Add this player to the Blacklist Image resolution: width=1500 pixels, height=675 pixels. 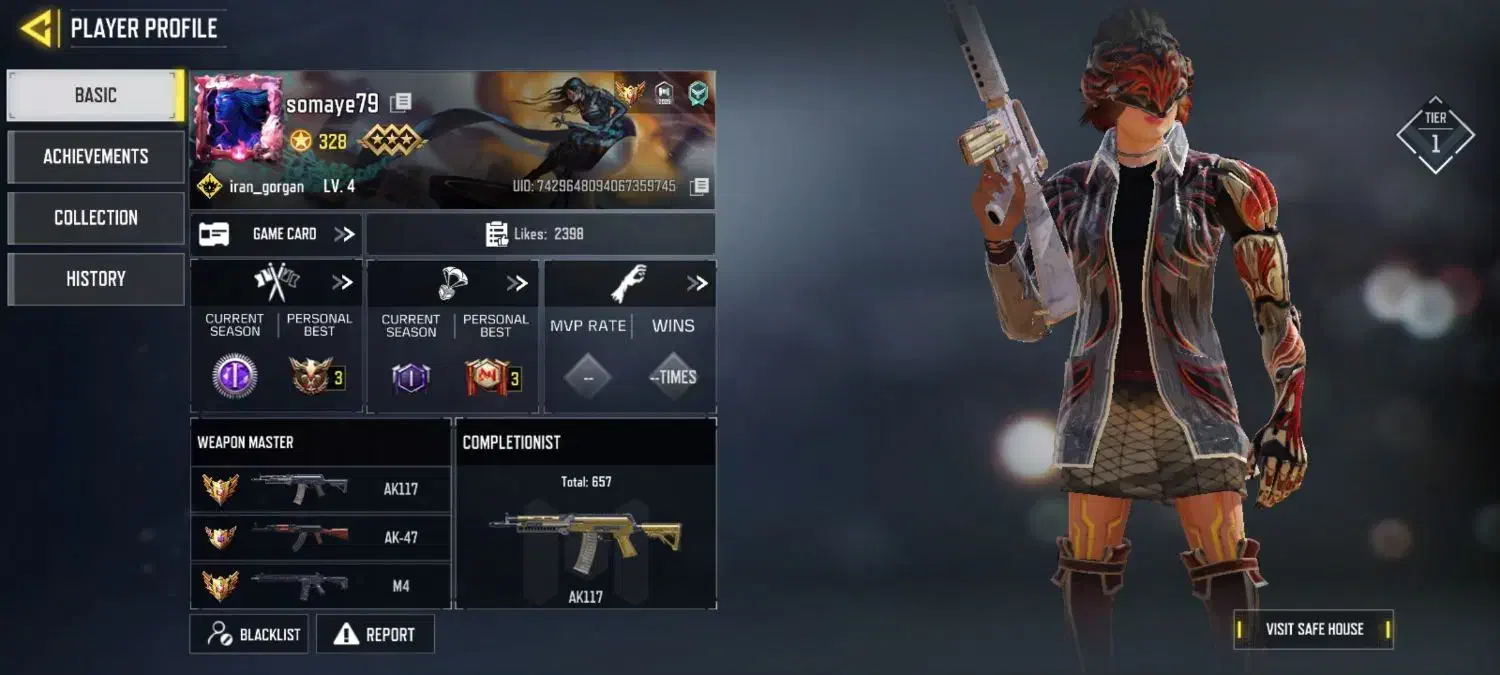249,634
